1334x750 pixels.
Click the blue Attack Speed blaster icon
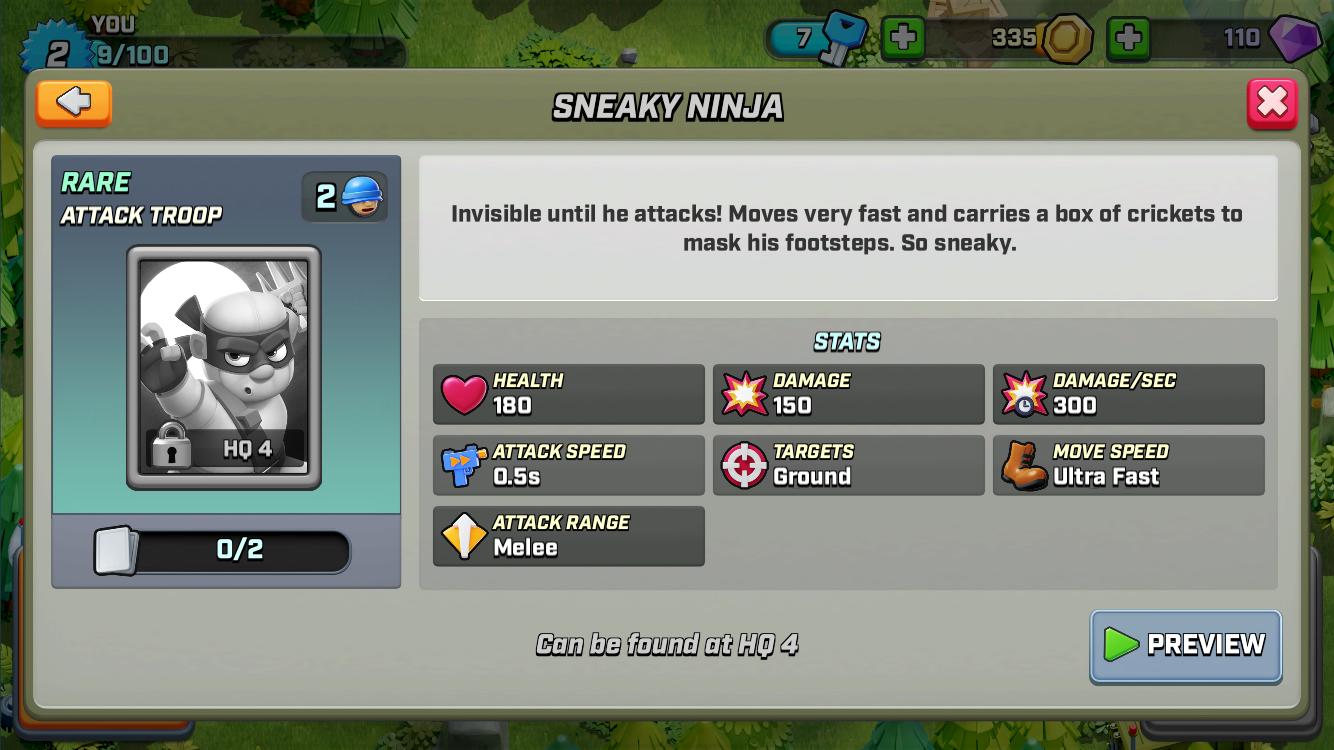click(463, 465)
